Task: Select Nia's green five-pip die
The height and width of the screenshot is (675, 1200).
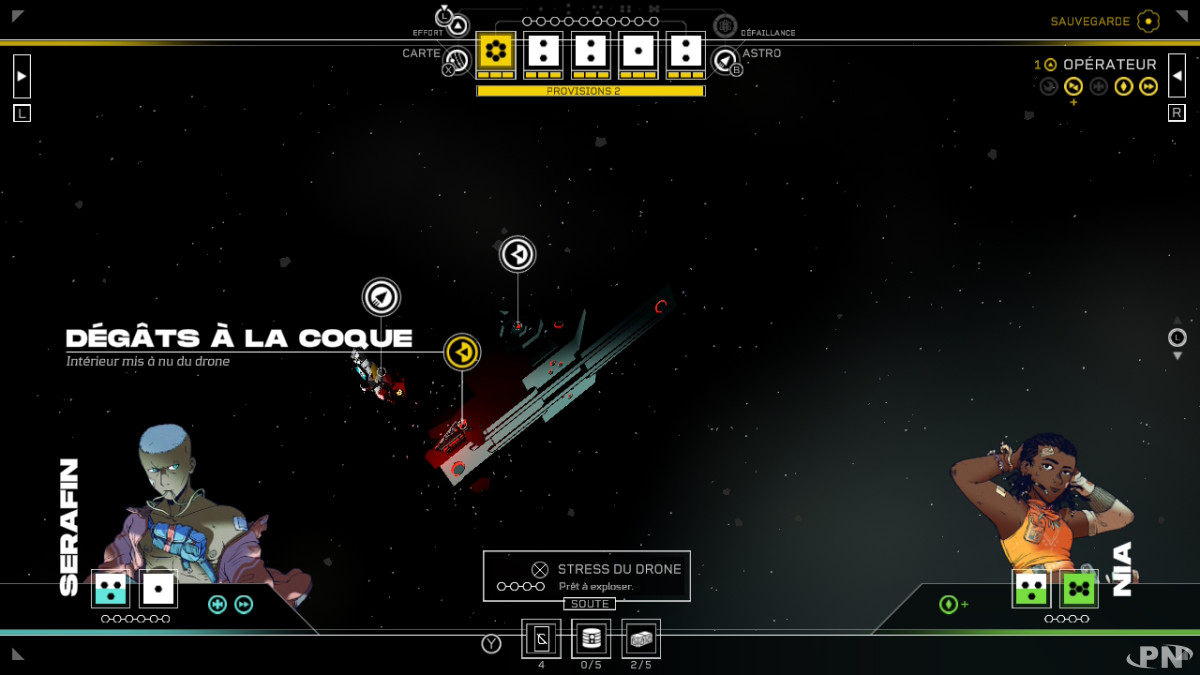Action: [1079, 589]
